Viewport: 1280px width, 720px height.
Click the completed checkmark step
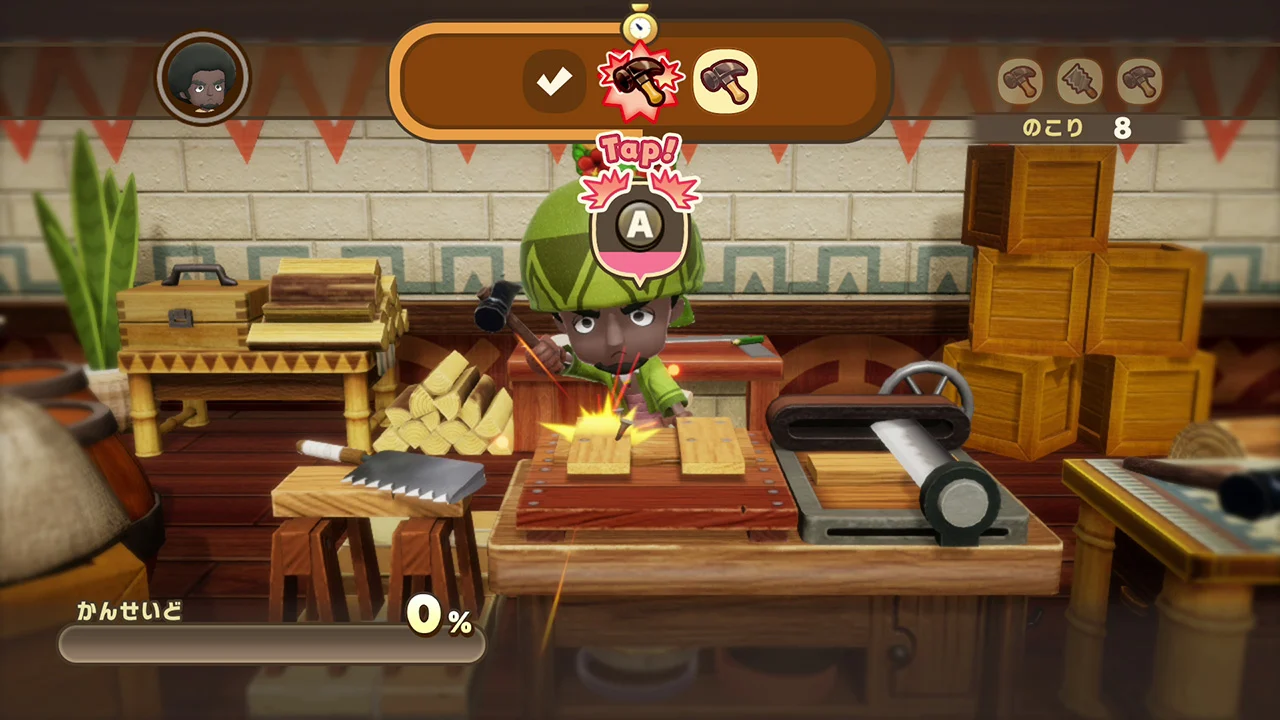pos(556,80)
